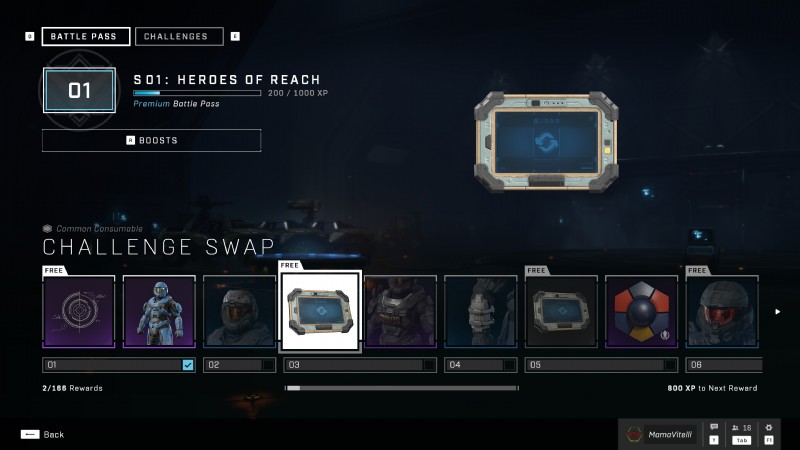Choose the blue Spartan armor reward
800x450 pixels.
point(159,311)
